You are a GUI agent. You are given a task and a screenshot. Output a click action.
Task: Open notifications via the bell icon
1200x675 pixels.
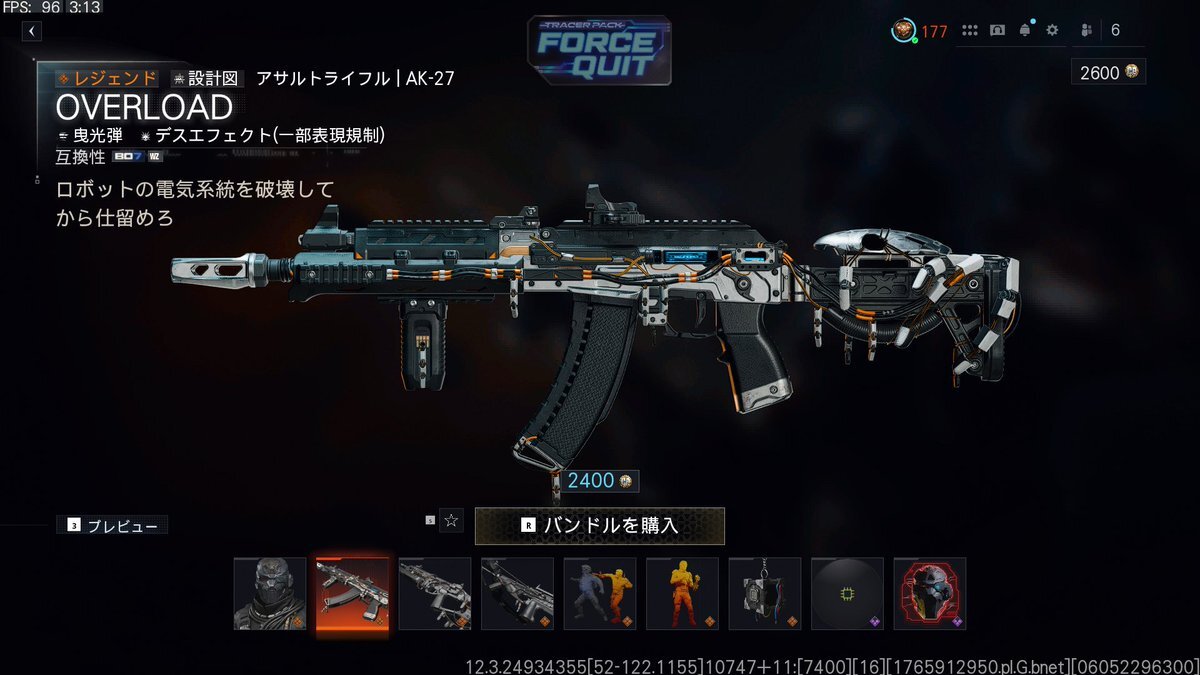pos(1025,31)
